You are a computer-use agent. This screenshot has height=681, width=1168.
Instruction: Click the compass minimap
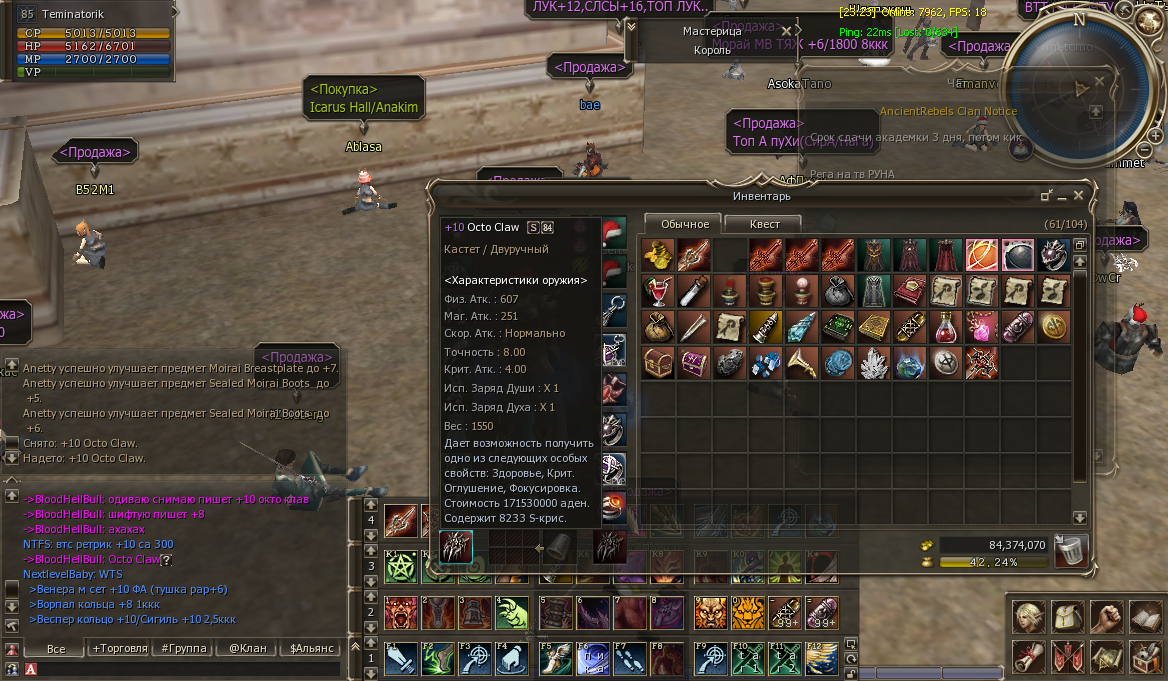point(1077,88)
